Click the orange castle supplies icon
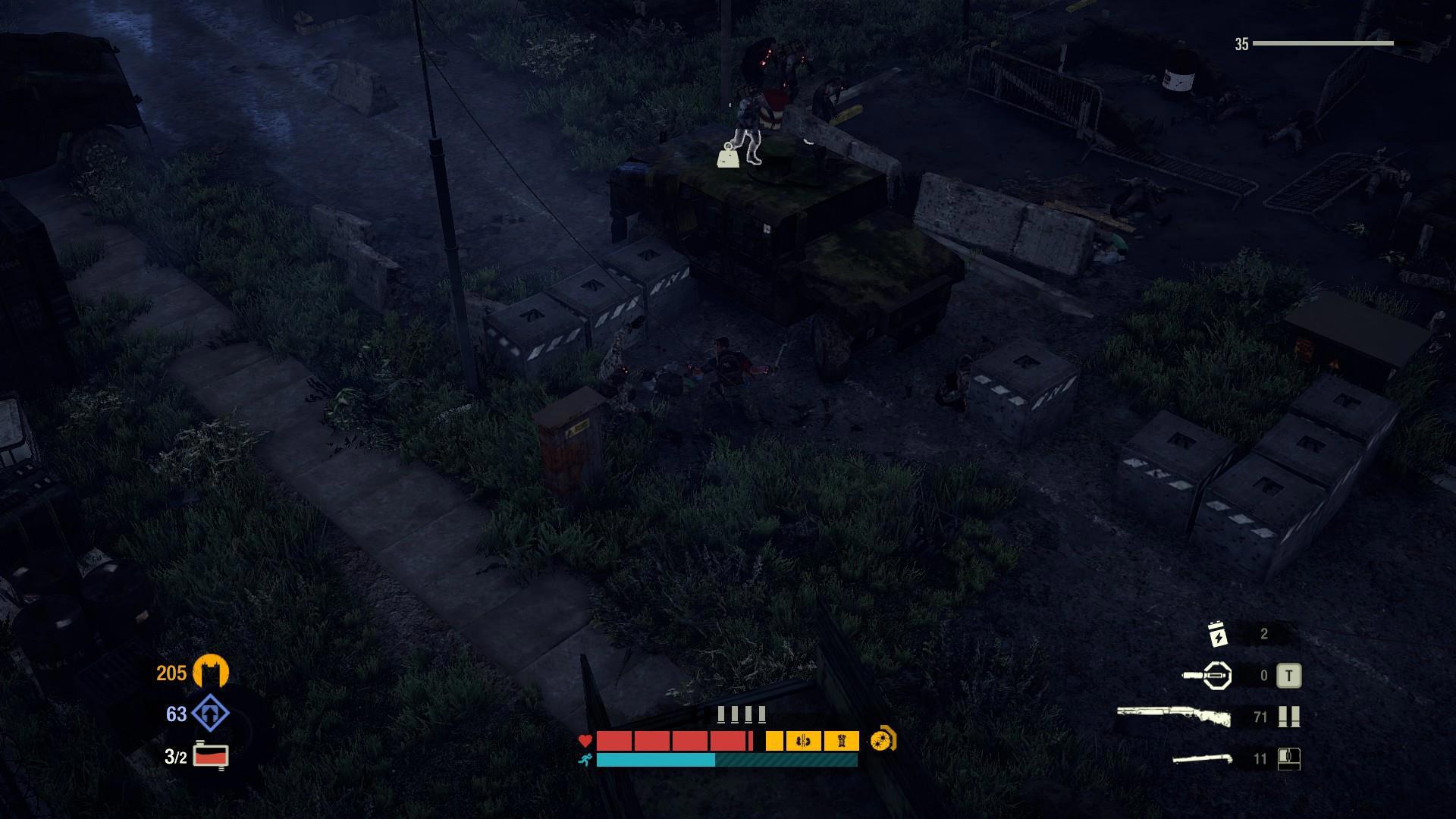Image resolution: width=1456 pixels, height=819 pixels. (210, 672)
